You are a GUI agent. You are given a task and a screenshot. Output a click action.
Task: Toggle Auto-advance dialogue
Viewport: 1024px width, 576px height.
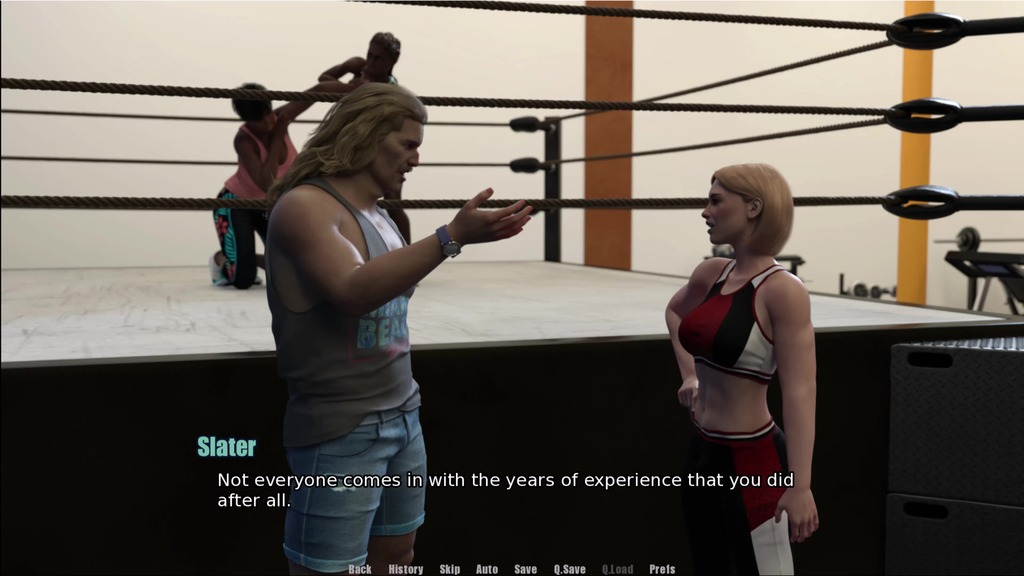[487, 569]
